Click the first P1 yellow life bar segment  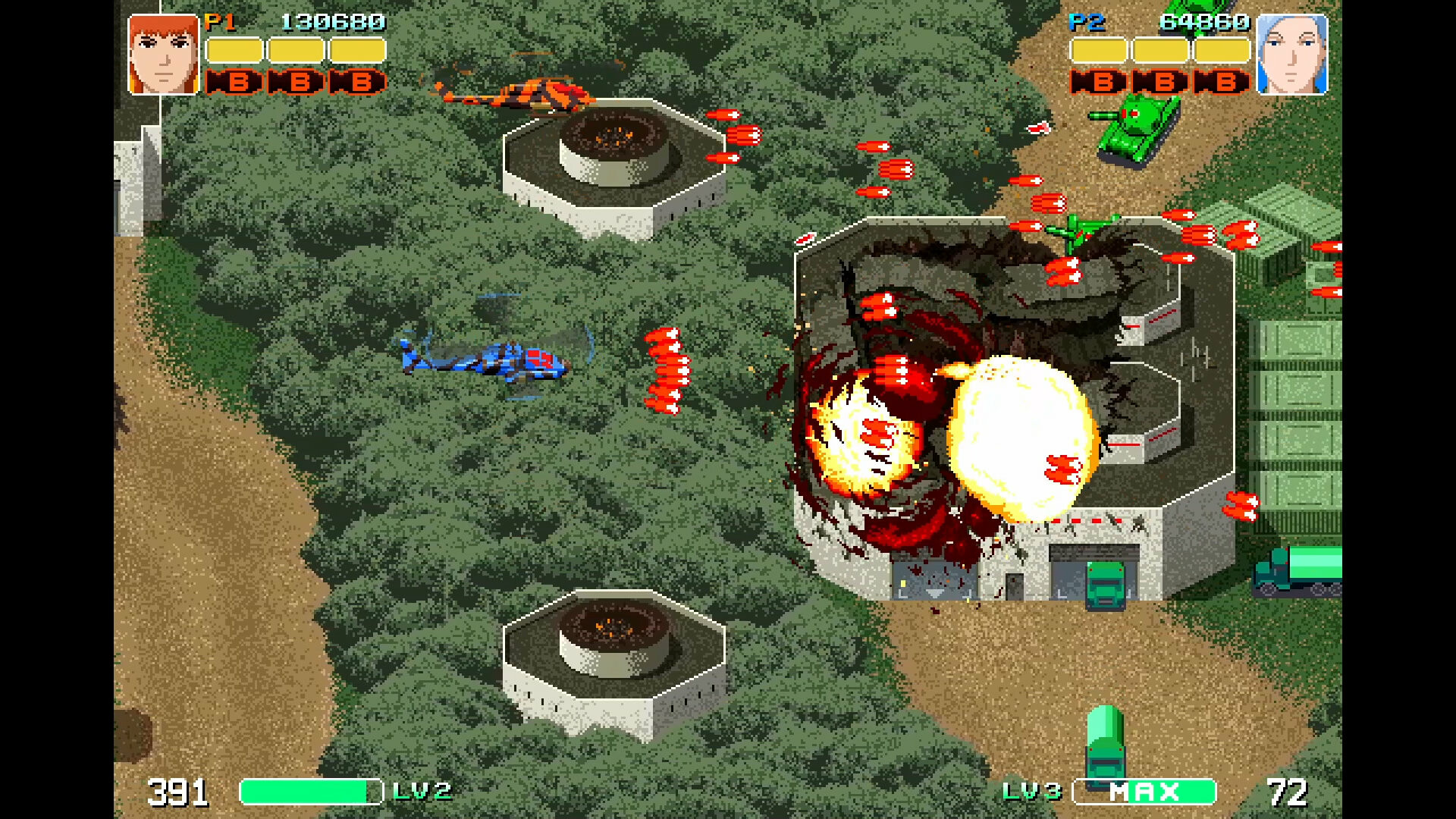(x=235, y=50)
